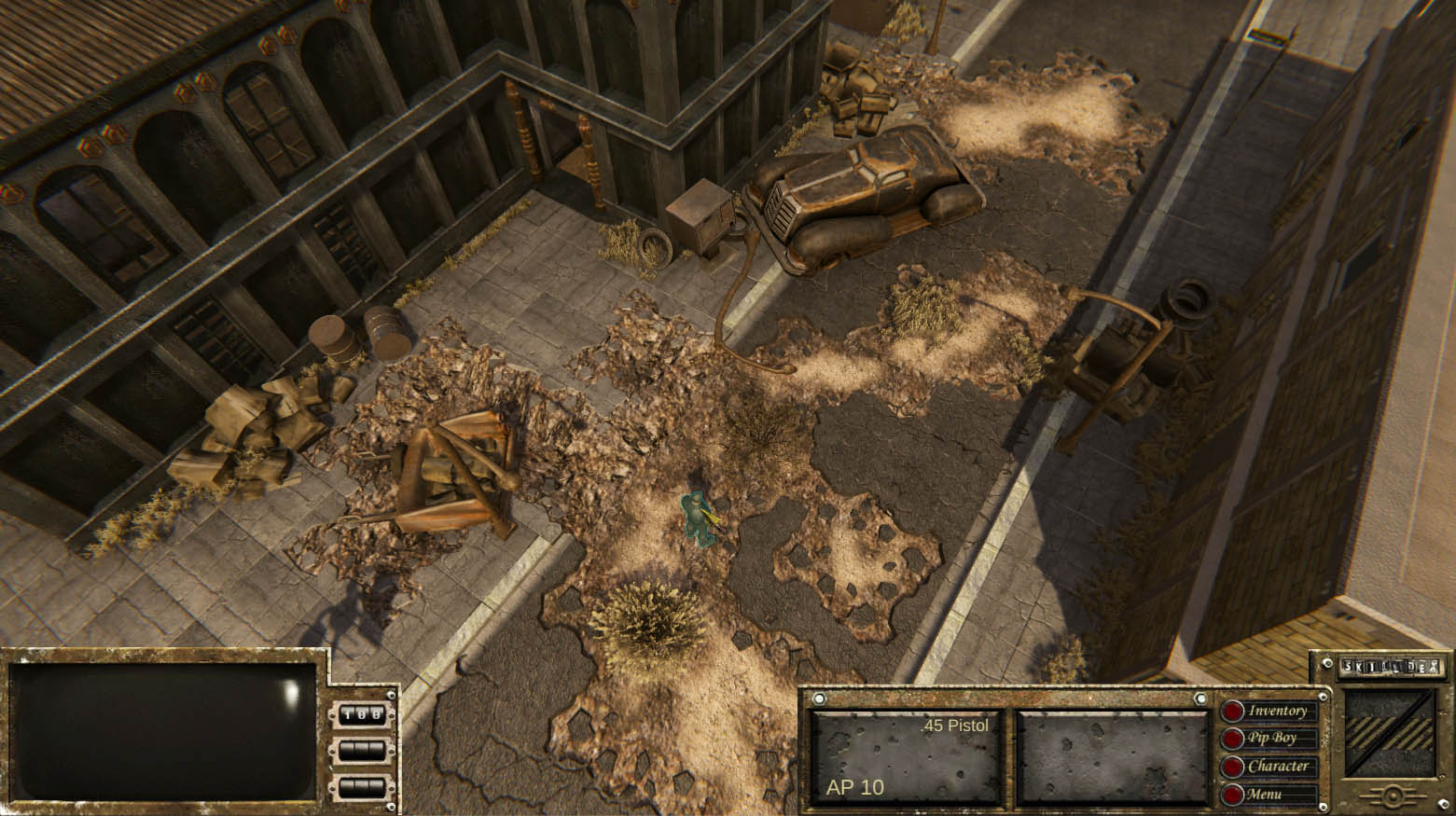Click the hazard-striped panel under Skilldex
The image size is (1456, 816).
point(1391,733)
